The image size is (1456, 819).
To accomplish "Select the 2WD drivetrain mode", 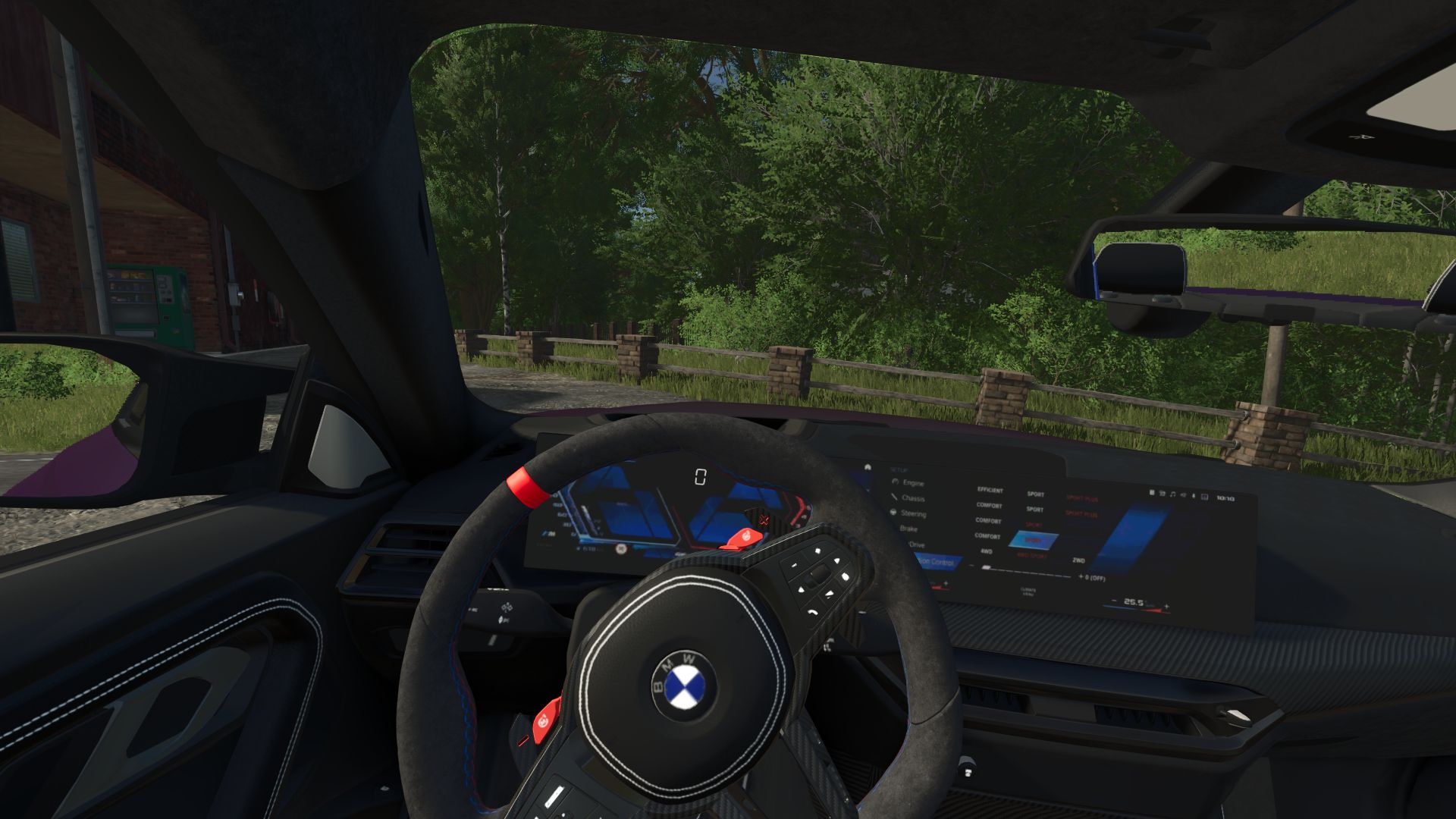I will (1078, 561).
